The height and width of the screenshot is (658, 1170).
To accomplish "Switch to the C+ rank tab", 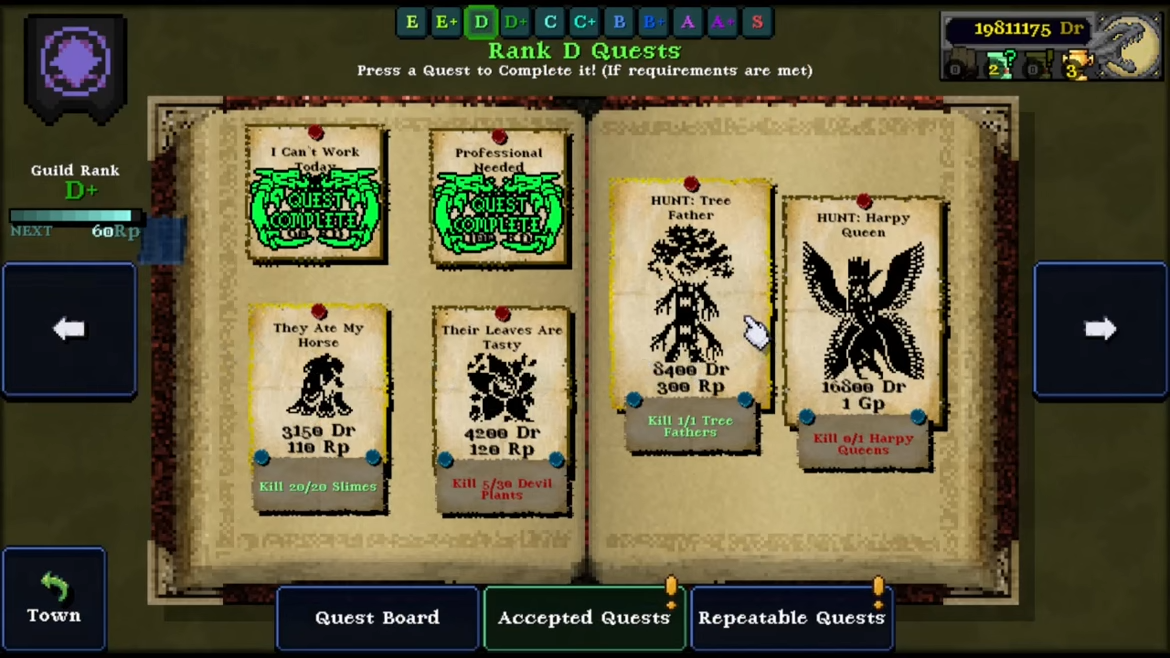I will coord(584,22).
